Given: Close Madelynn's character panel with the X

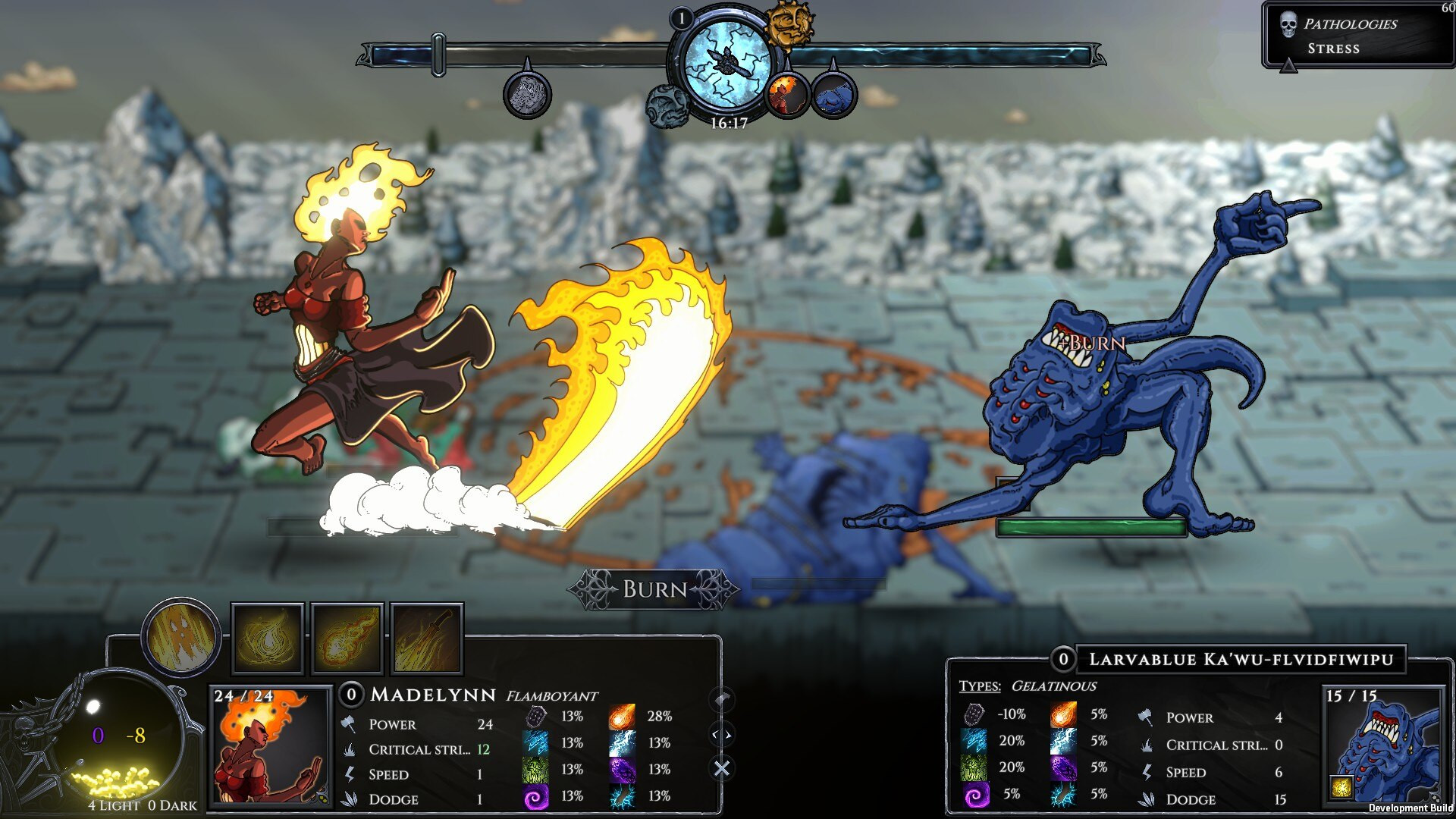Looking at the screenshot, I should point(720,767).
